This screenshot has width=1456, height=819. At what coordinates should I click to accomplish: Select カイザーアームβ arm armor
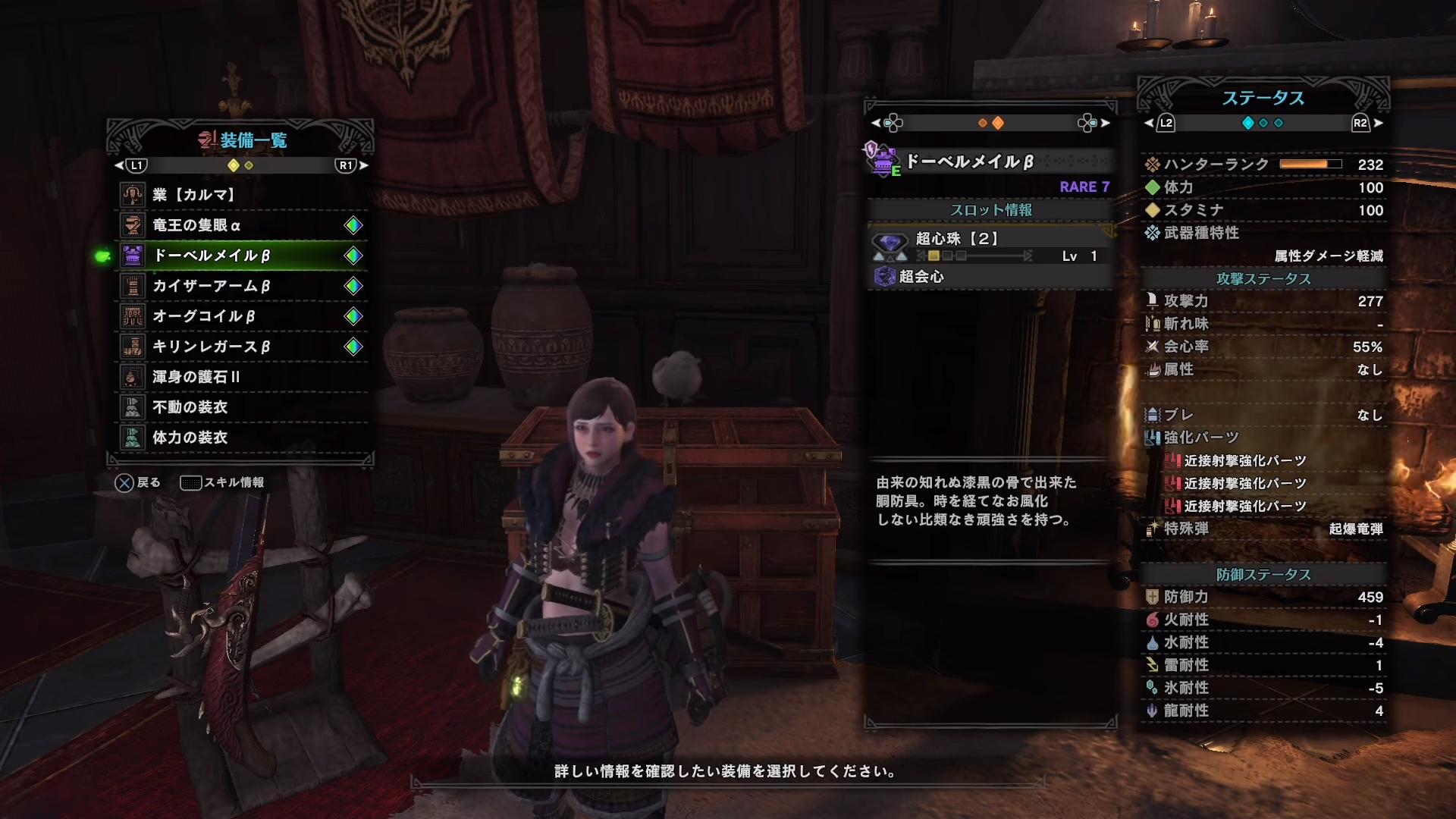(x=241, y=286)
